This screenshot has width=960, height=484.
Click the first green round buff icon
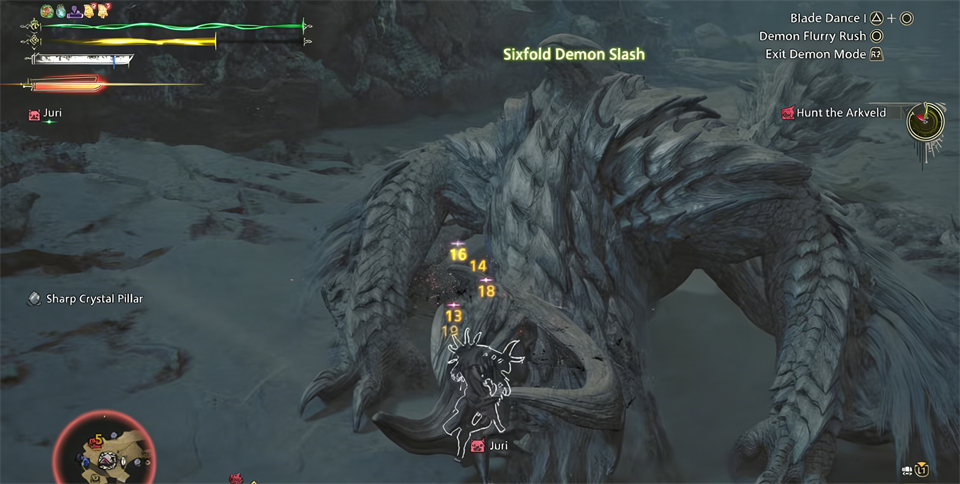click(46, 11)
